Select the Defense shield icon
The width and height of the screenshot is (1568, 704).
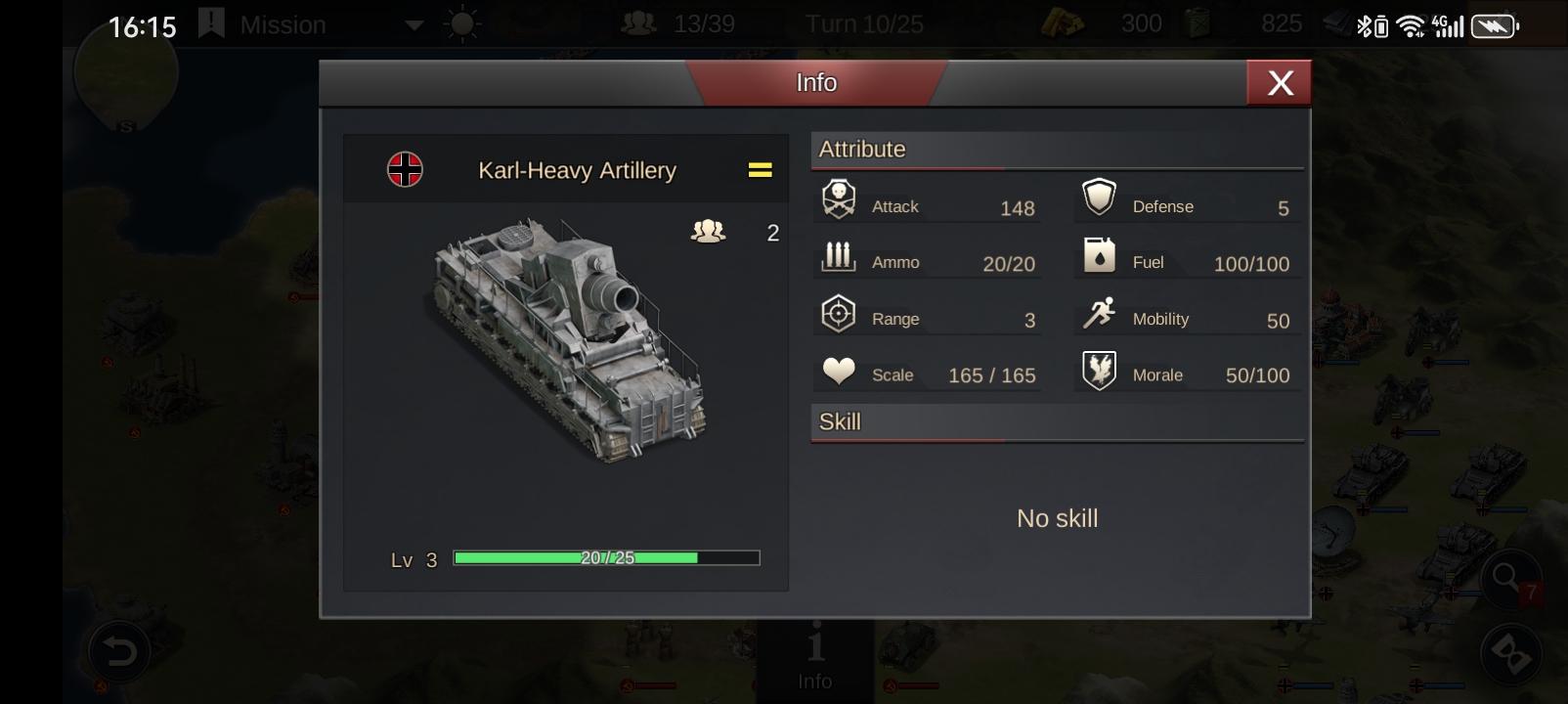[x=1101, y=197]
